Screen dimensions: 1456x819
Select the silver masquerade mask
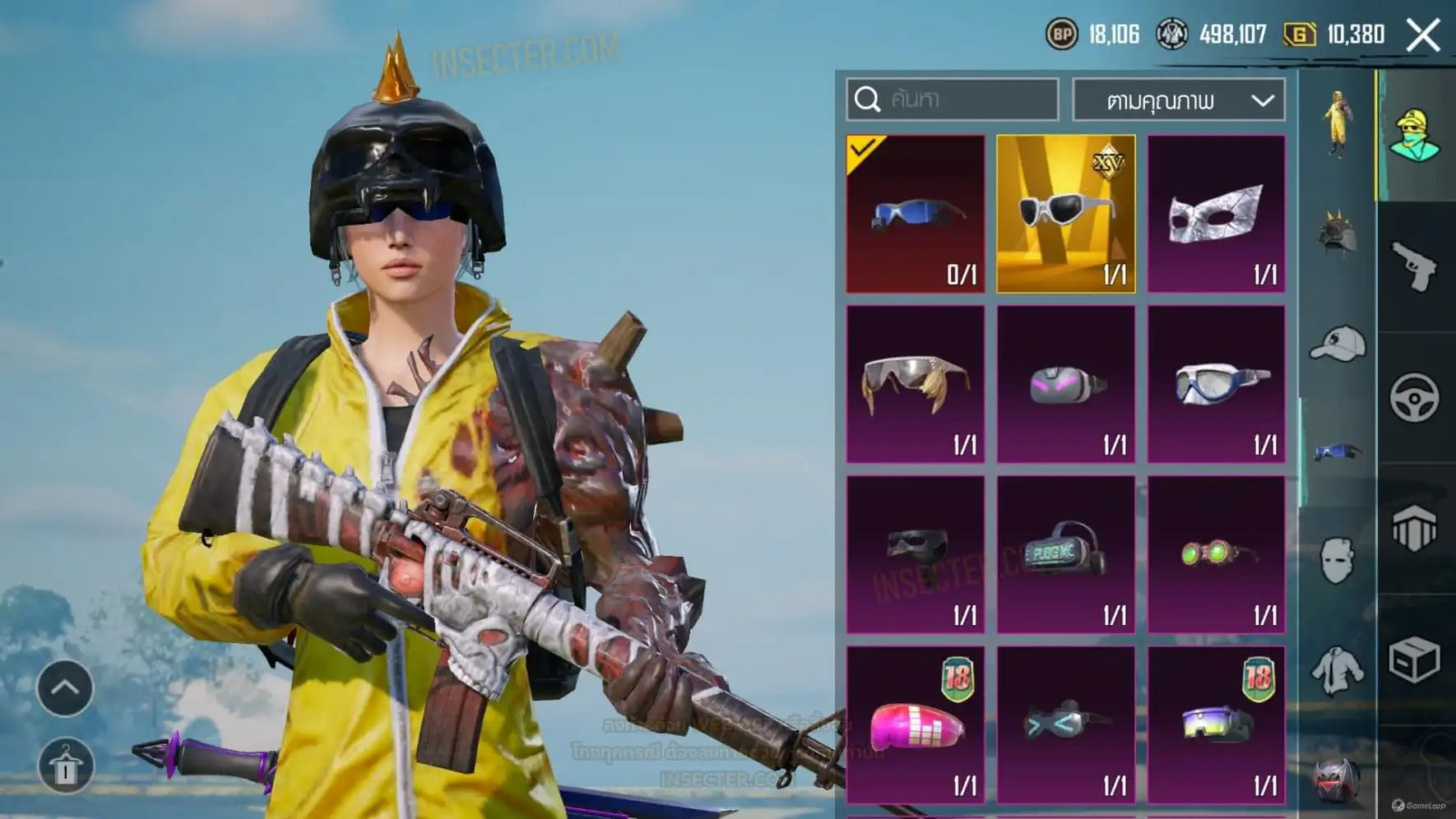click(1216, 214)
